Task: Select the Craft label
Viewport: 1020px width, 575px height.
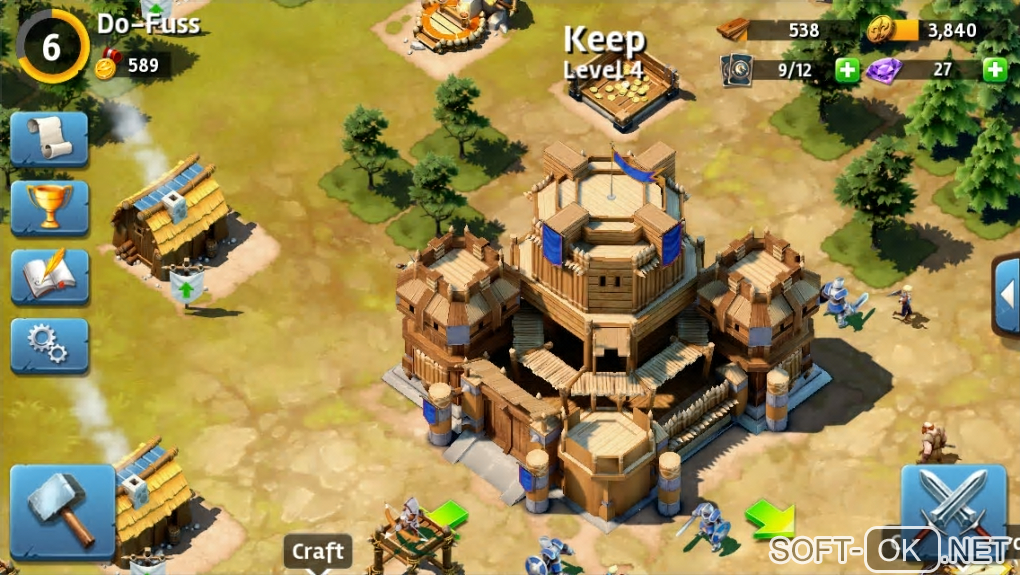Action: tap(318, 551)
